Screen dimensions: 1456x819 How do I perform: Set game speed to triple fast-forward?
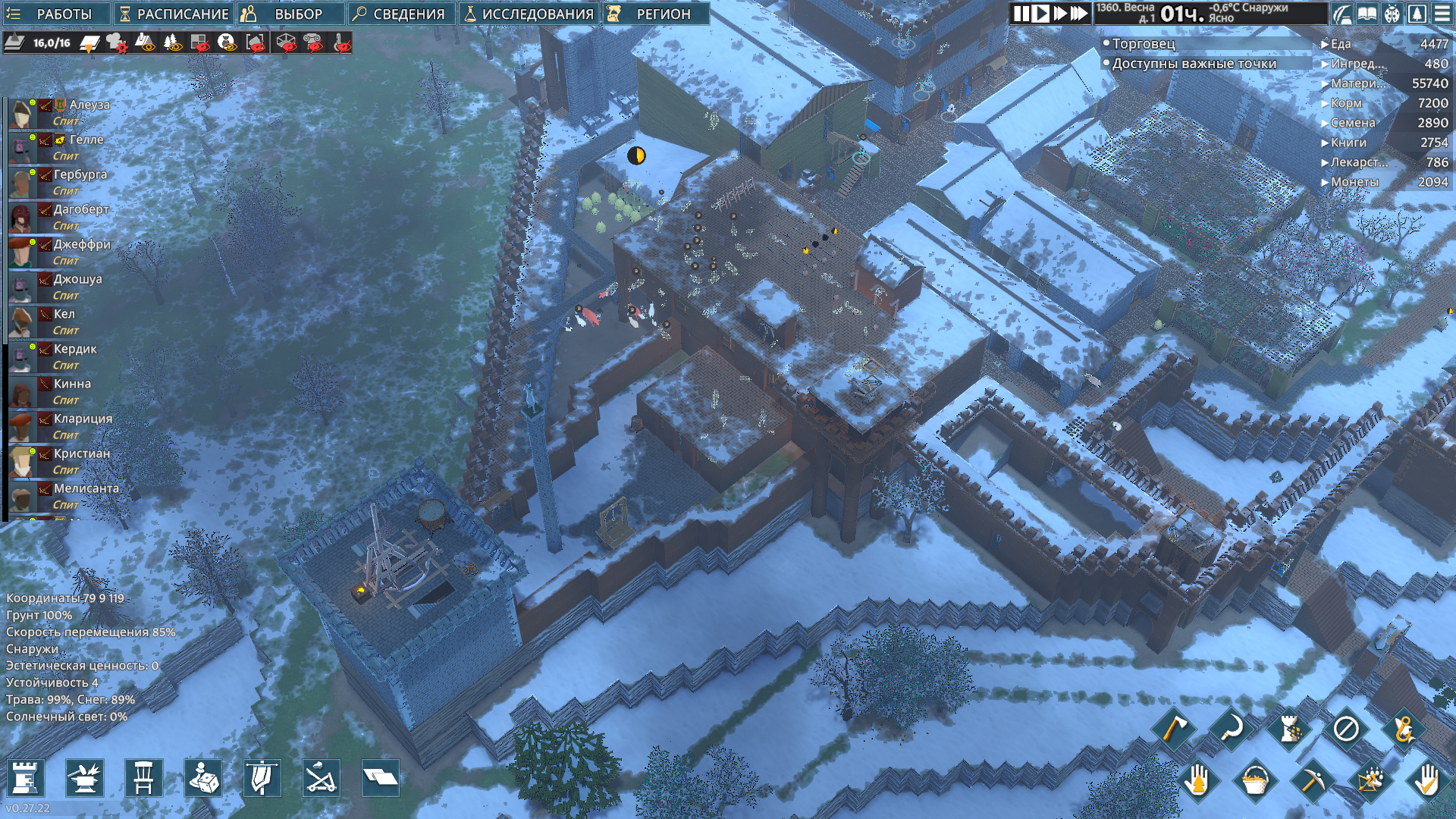pyautogui.click(x=1078, y=14)
